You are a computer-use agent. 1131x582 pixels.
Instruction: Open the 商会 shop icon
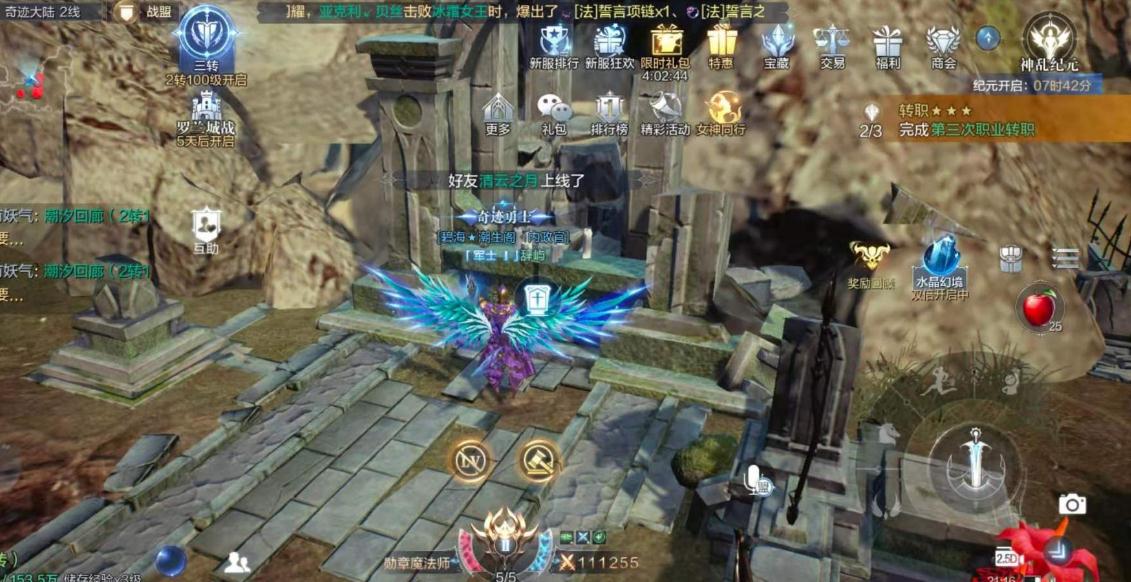[x=943, y=45]
